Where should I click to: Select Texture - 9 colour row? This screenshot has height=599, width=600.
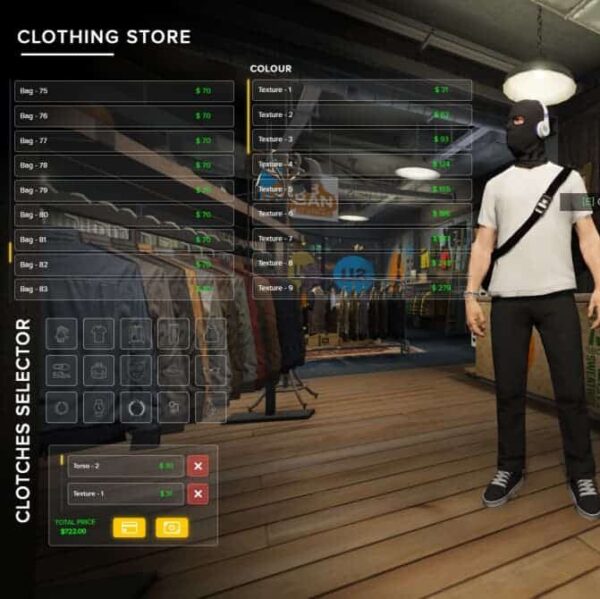pos(361,288)
